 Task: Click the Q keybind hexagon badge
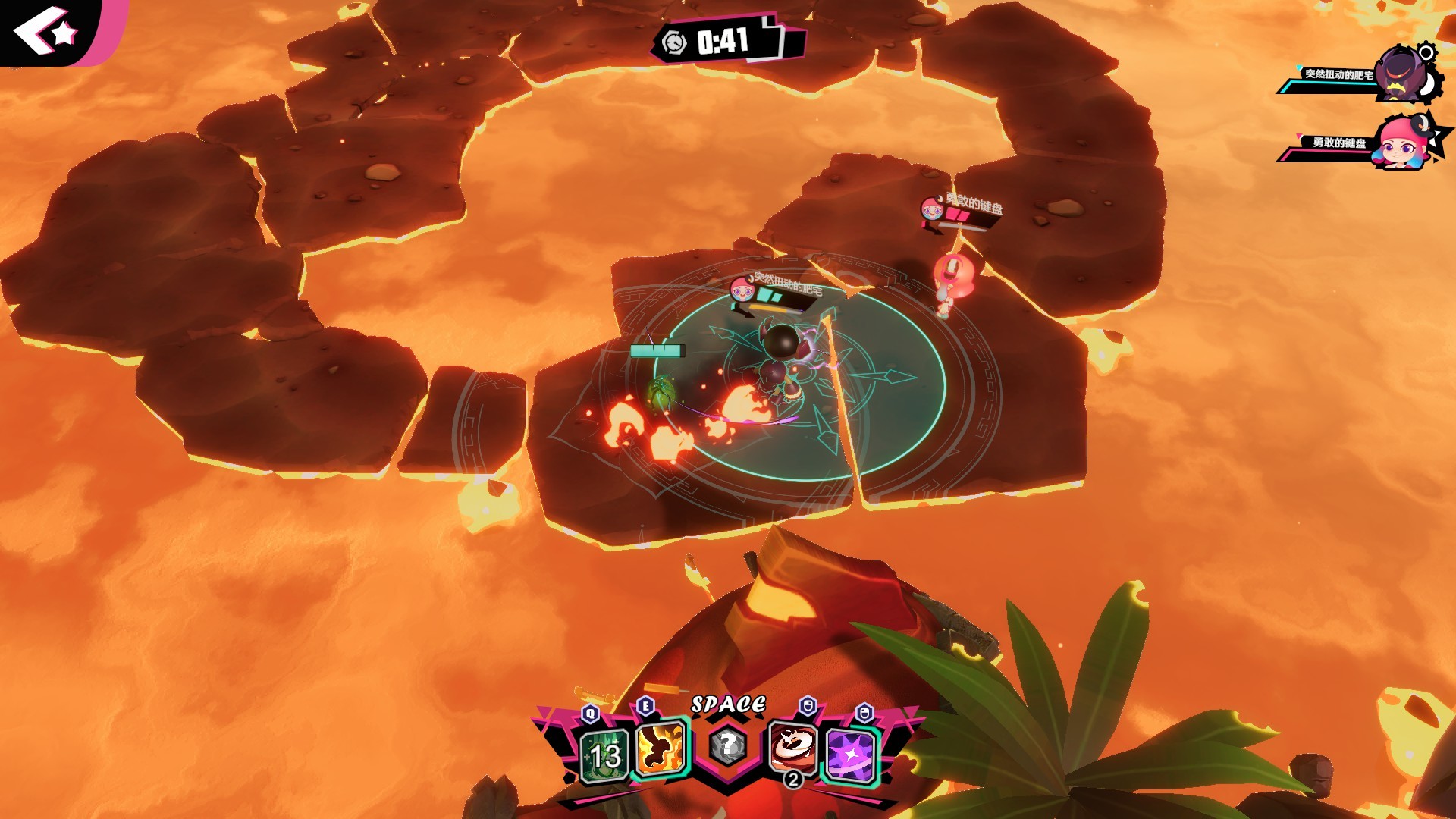pos(590,713)
